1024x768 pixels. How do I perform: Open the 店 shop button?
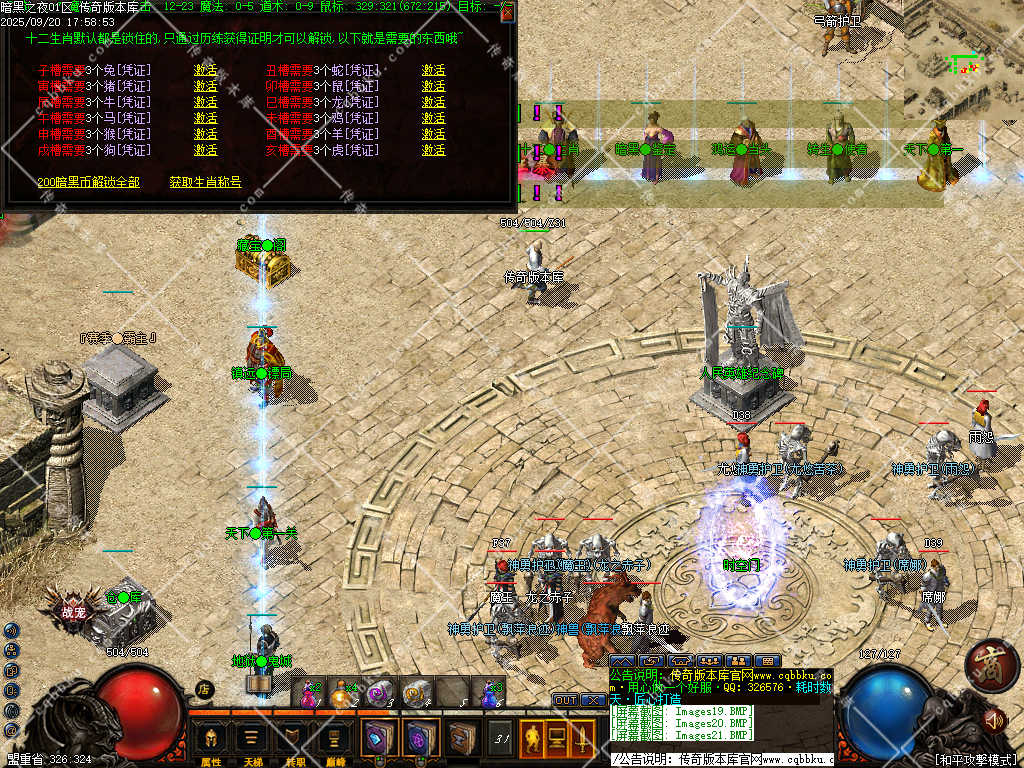(204, 689)
